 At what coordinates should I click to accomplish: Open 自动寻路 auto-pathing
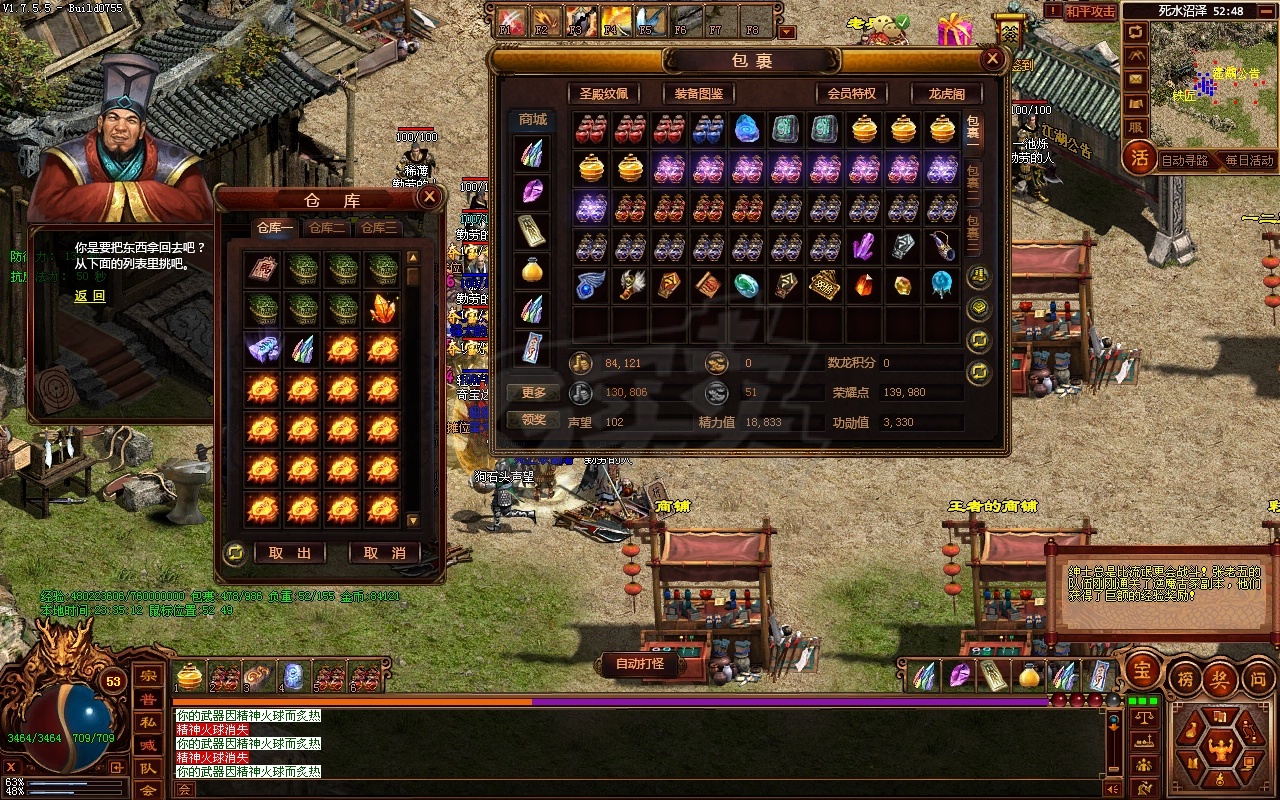point(1185,160)
